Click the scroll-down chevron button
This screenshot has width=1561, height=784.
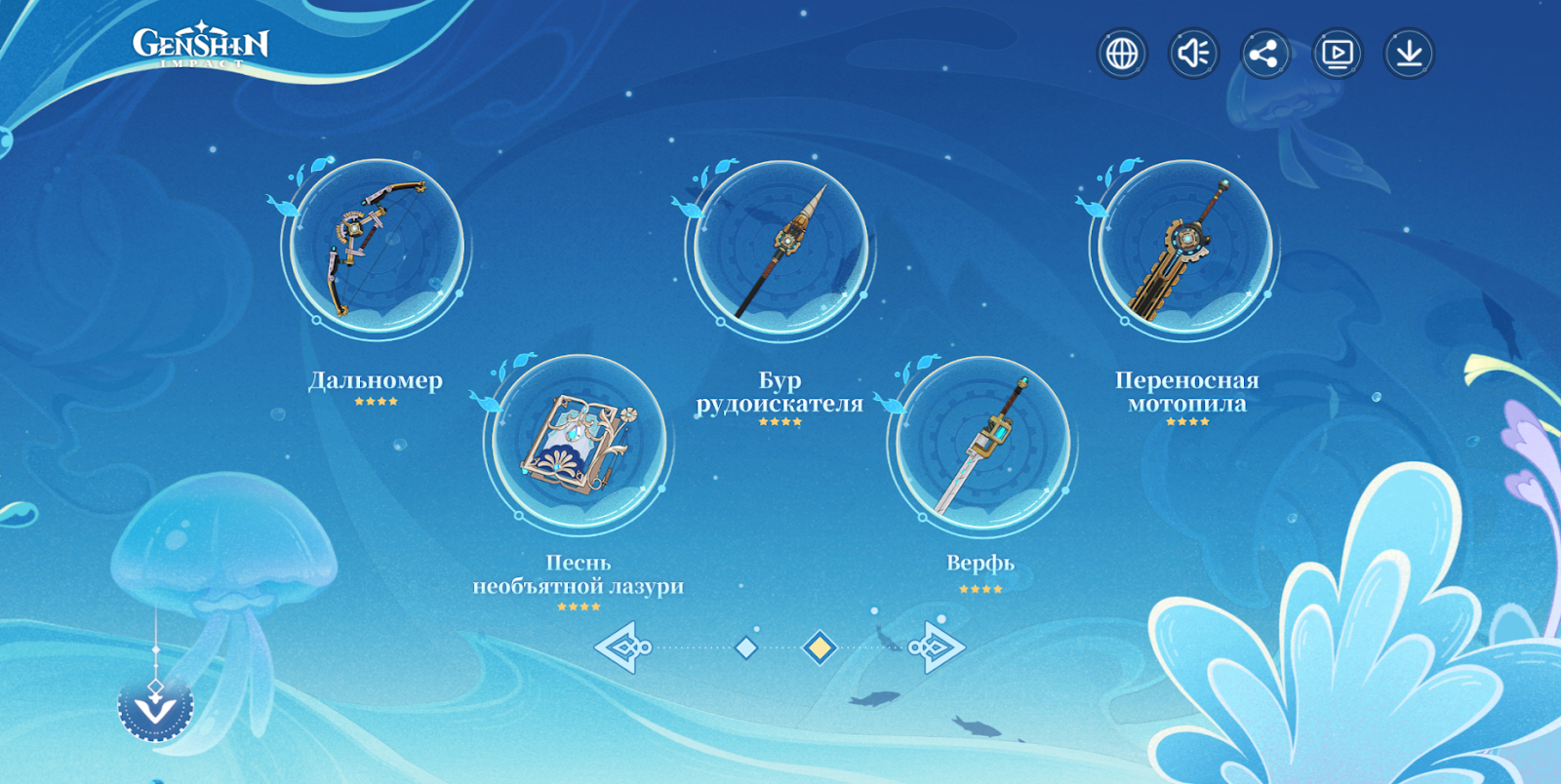point(156,707)
